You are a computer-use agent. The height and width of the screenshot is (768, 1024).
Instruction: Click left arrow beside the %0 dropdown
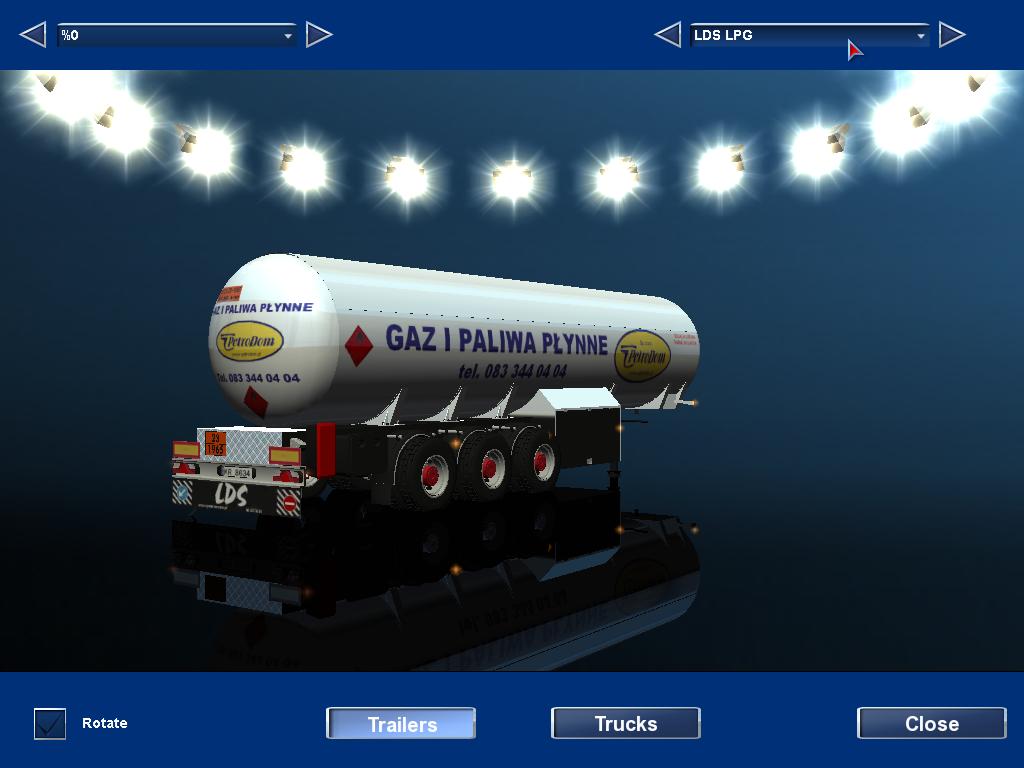click(33, 35)
